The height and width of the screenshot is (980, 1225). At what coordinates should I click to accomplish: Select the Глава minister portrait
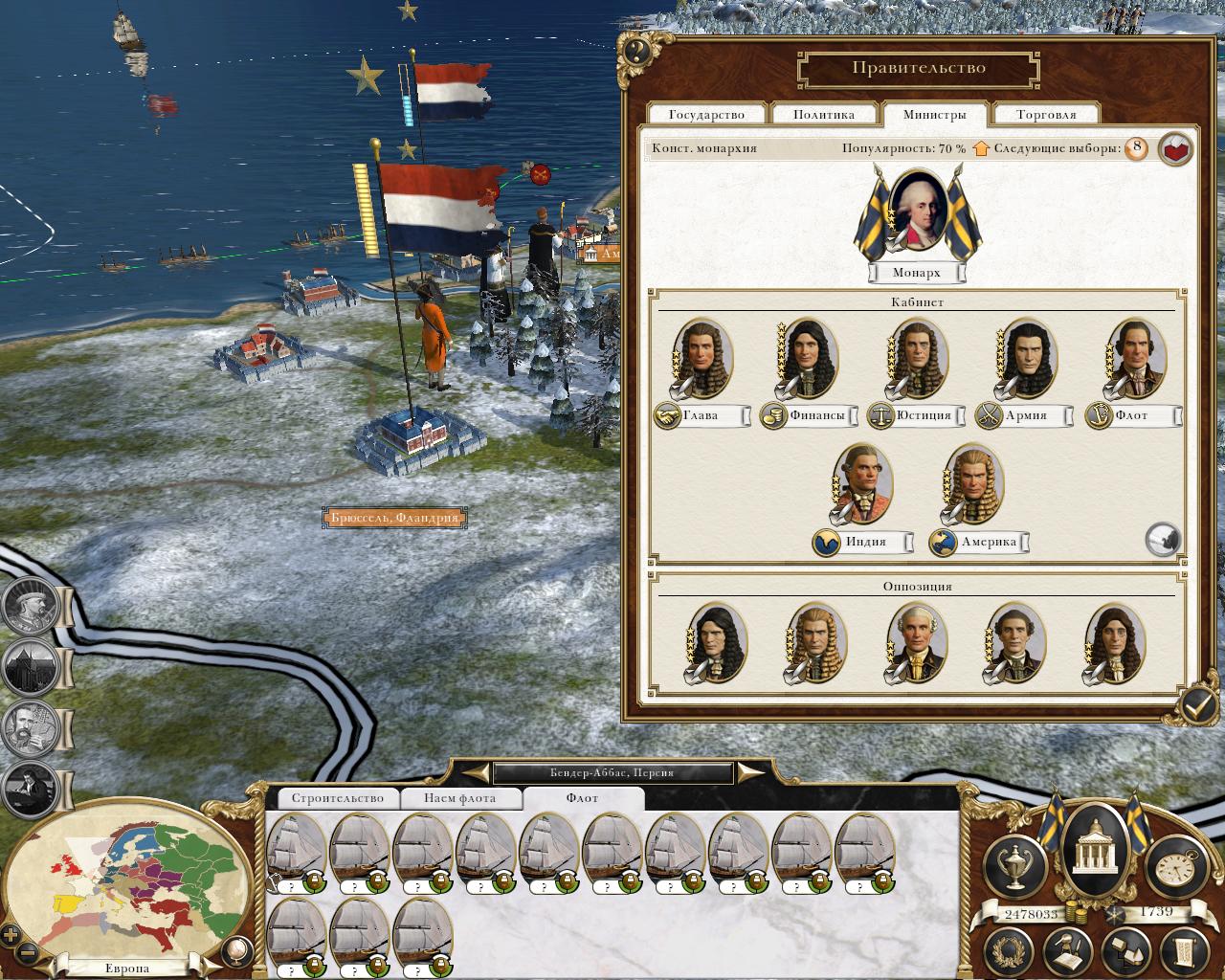702,358
